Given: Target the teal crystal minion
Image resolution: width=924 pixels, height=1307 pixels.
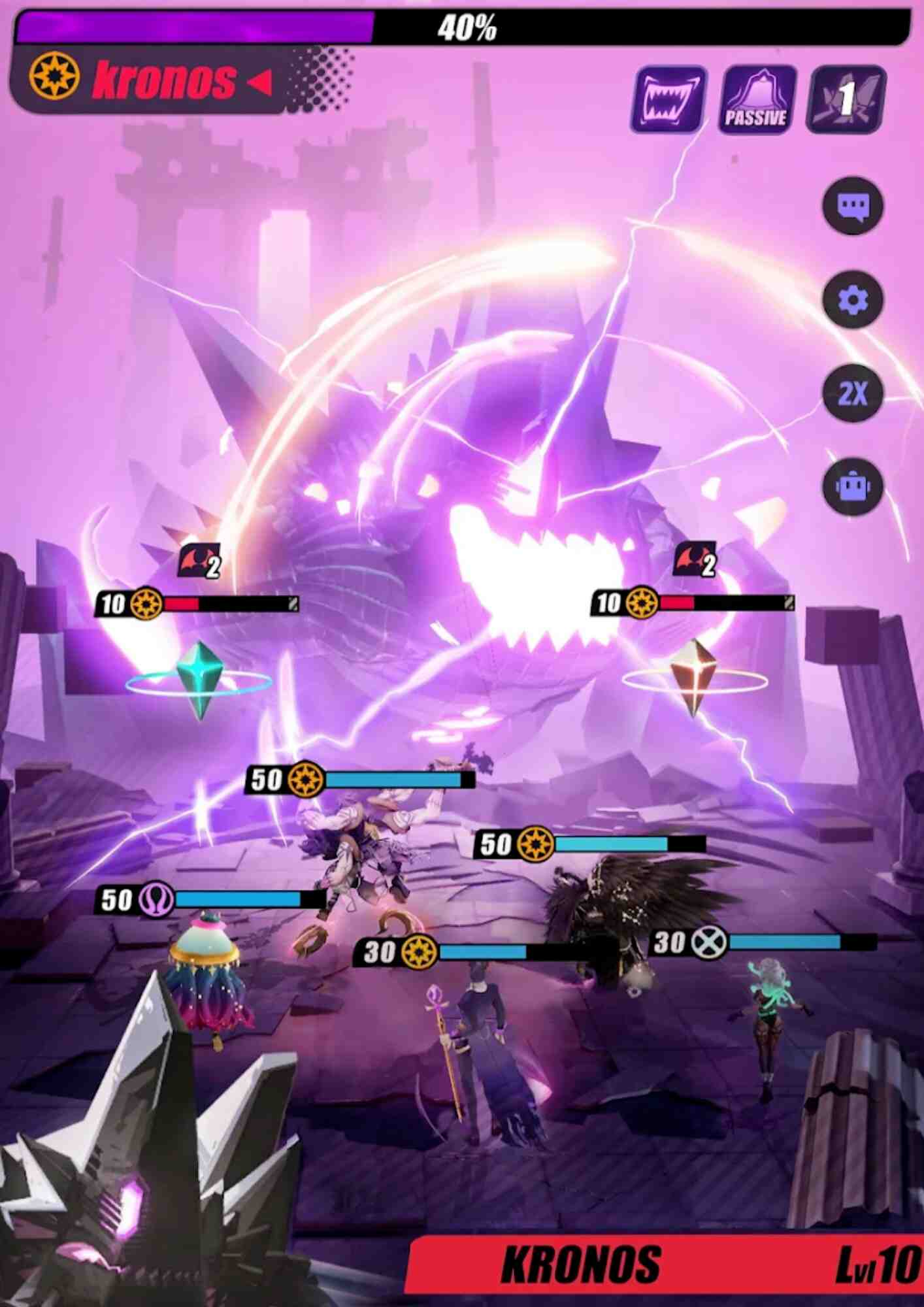Looking at the screenshot, I should coord(200,680).
